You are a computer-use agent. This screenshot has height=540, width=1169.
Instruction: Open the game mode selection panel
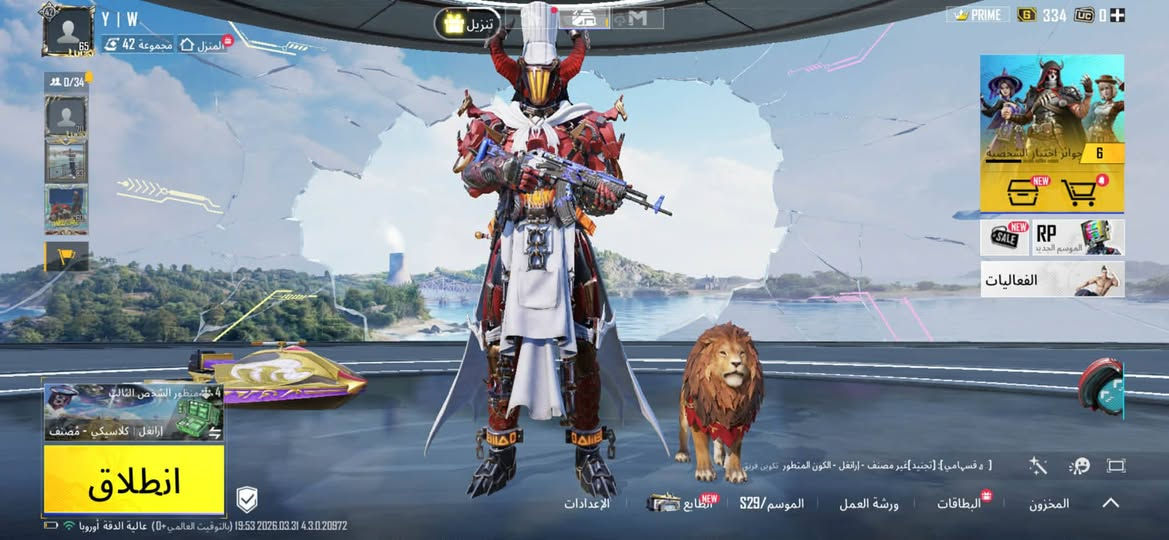pyautogui.click(x=134, y=412)
